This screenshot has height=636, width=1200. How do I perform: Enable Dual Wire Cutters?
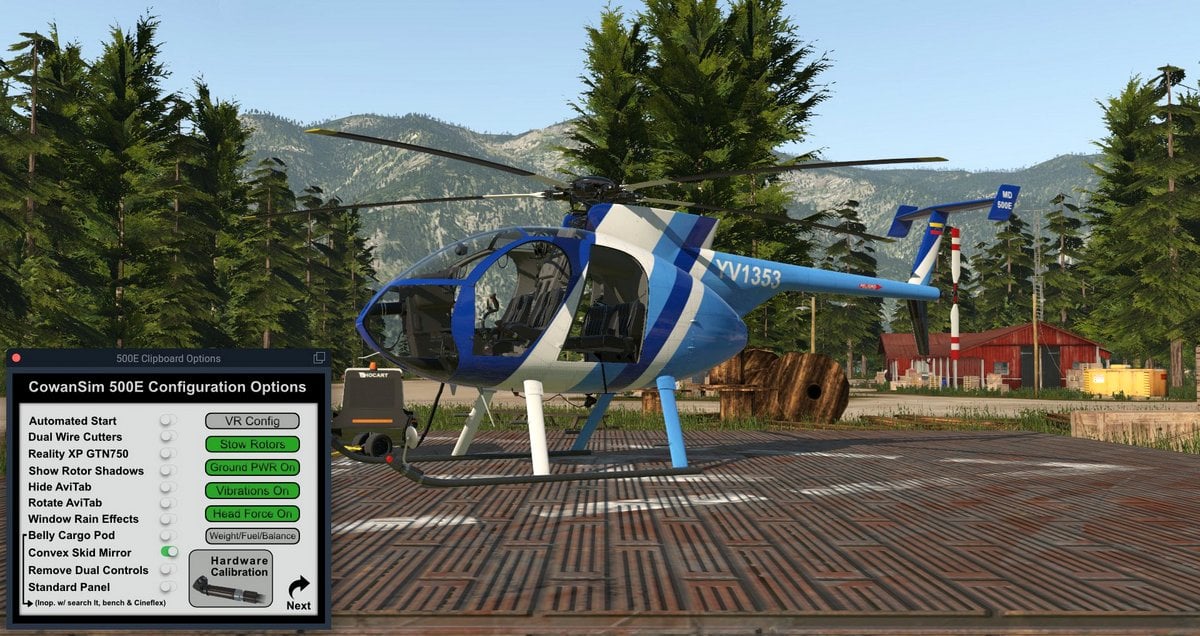click(169, 437)
